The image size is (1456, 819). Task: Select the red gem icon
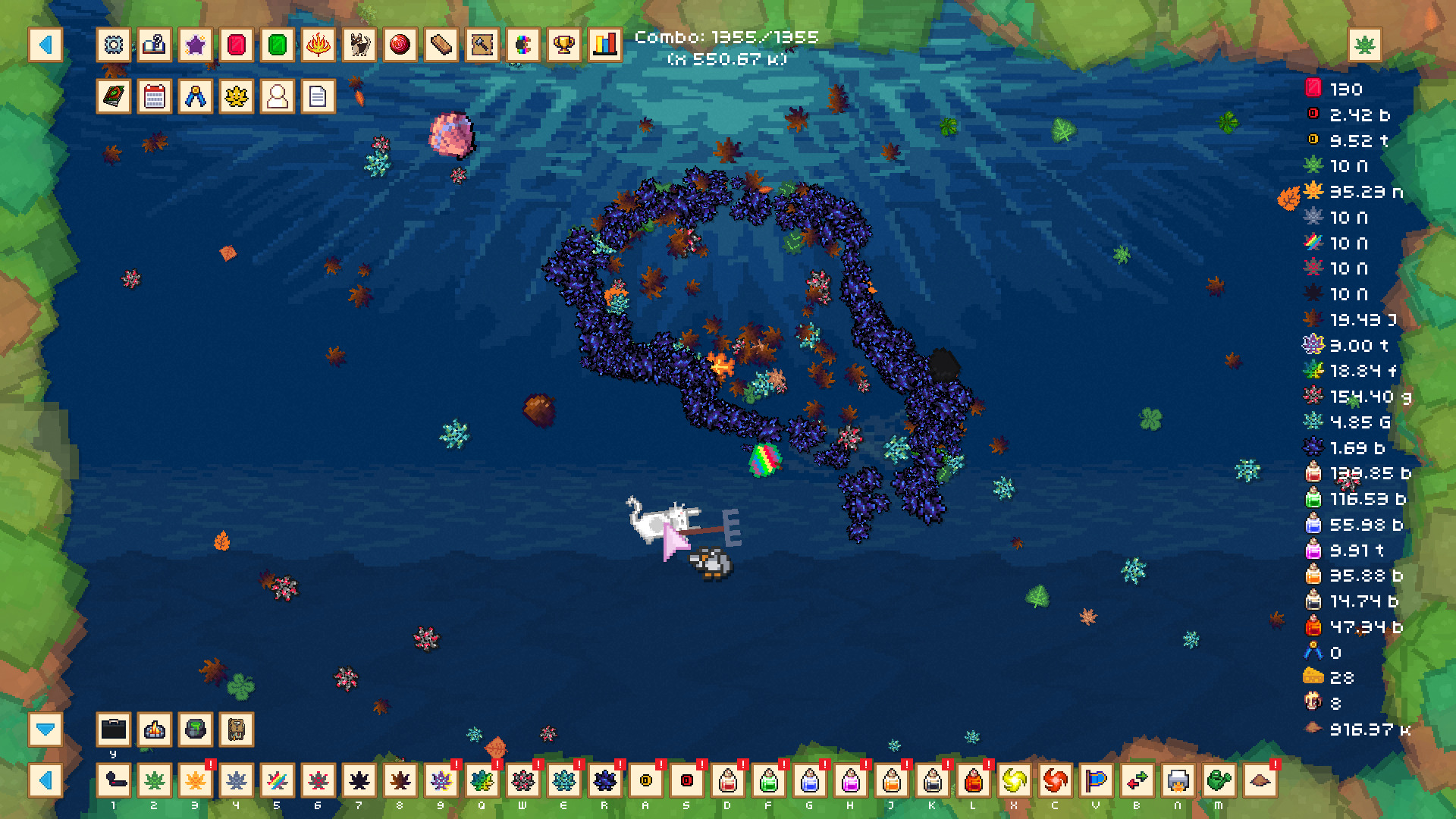coord(237,45)
